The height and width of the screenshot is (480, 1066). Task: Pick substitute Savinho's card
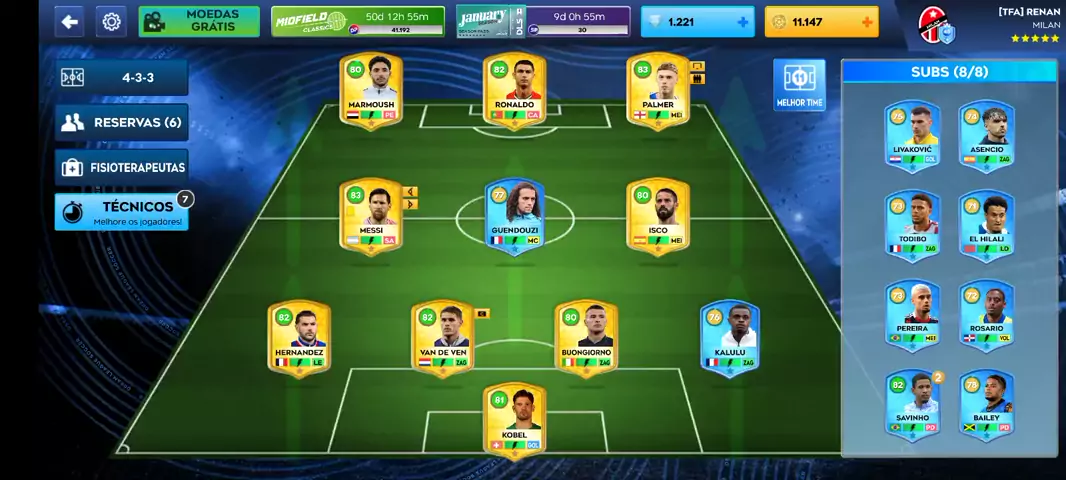pos(912,402)
